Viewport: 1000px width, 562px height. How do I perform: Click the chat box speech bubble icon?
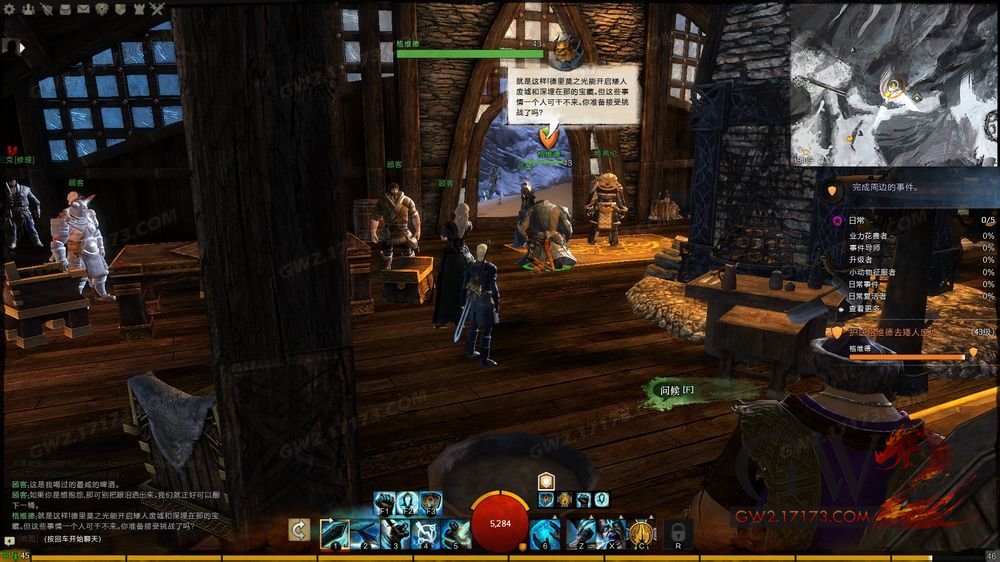click(9, 540)
